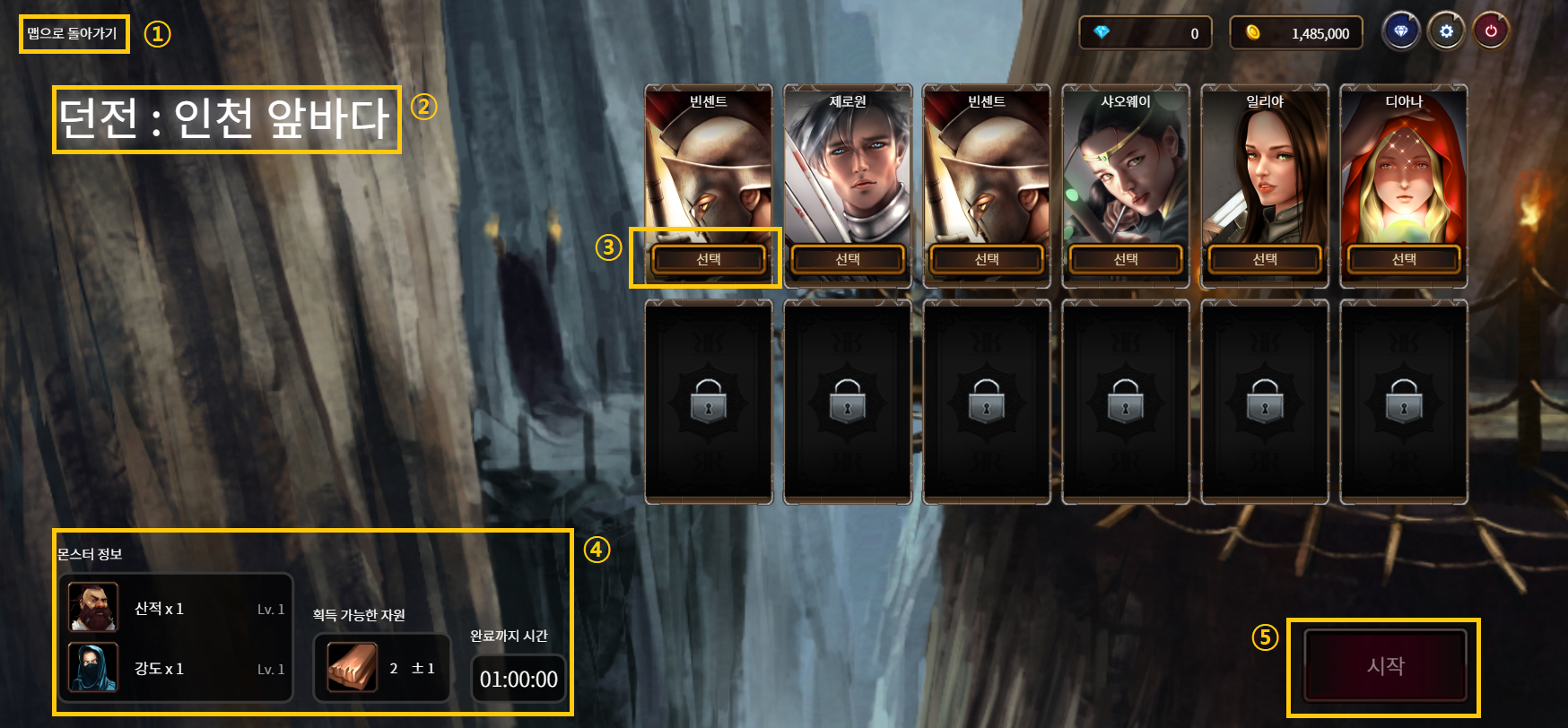Image resolution: width=1568 pixels, height=728 pixels.
Task: Click the wood plank resource icon
Action: click(352, 668)
